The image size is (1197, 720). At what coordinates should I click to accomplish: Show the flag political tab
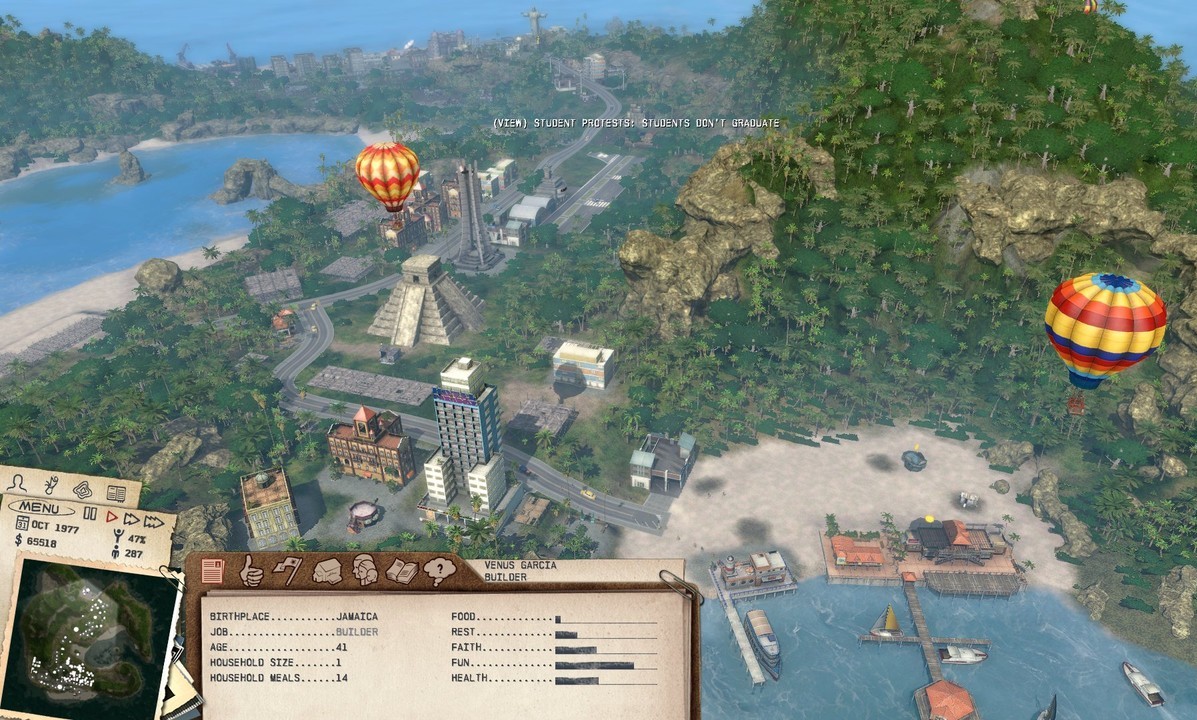coord(287,571)
